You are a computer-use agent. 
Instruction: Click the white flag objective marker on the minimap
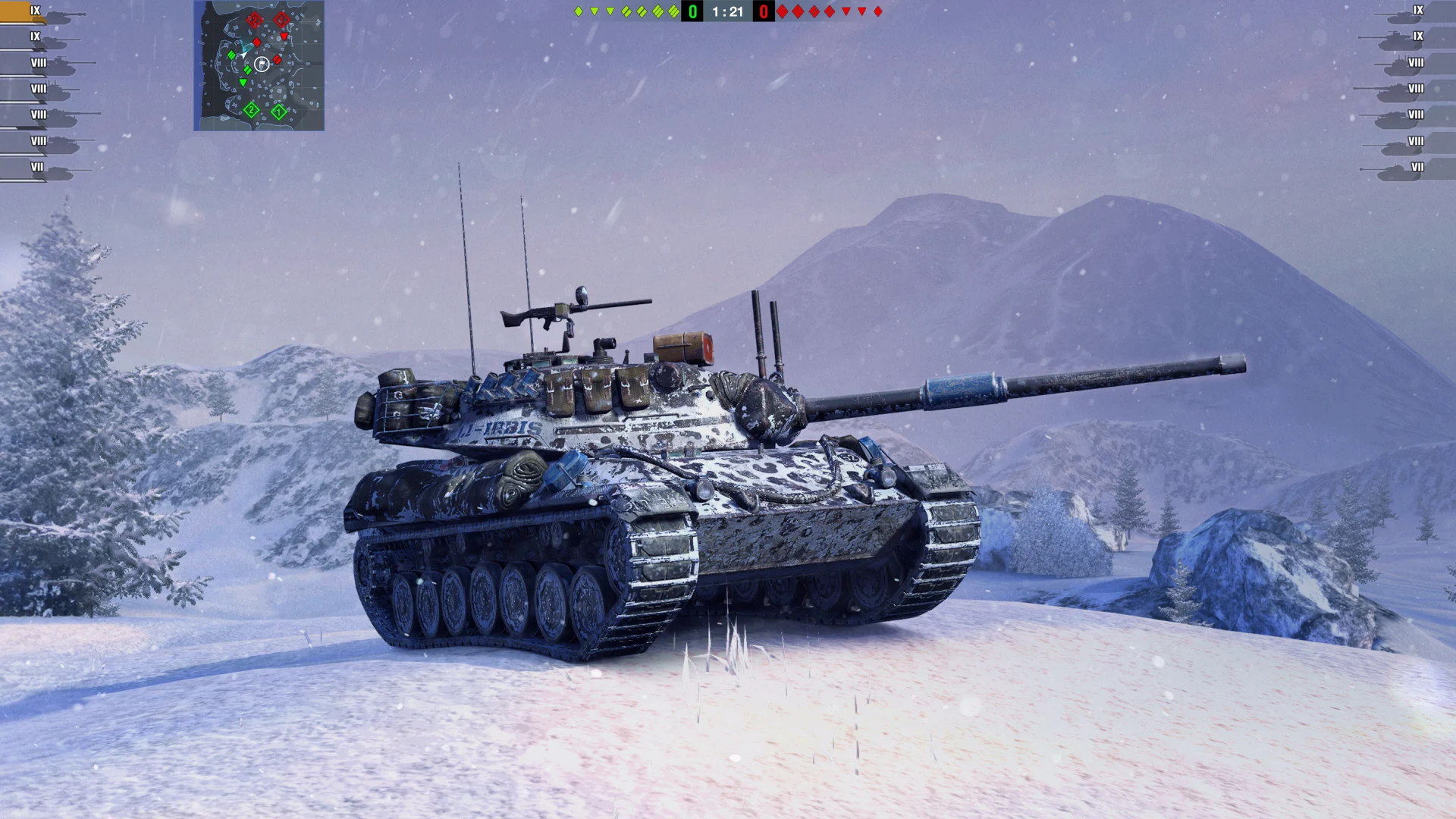pyautogui.click(x=262, y=63)
